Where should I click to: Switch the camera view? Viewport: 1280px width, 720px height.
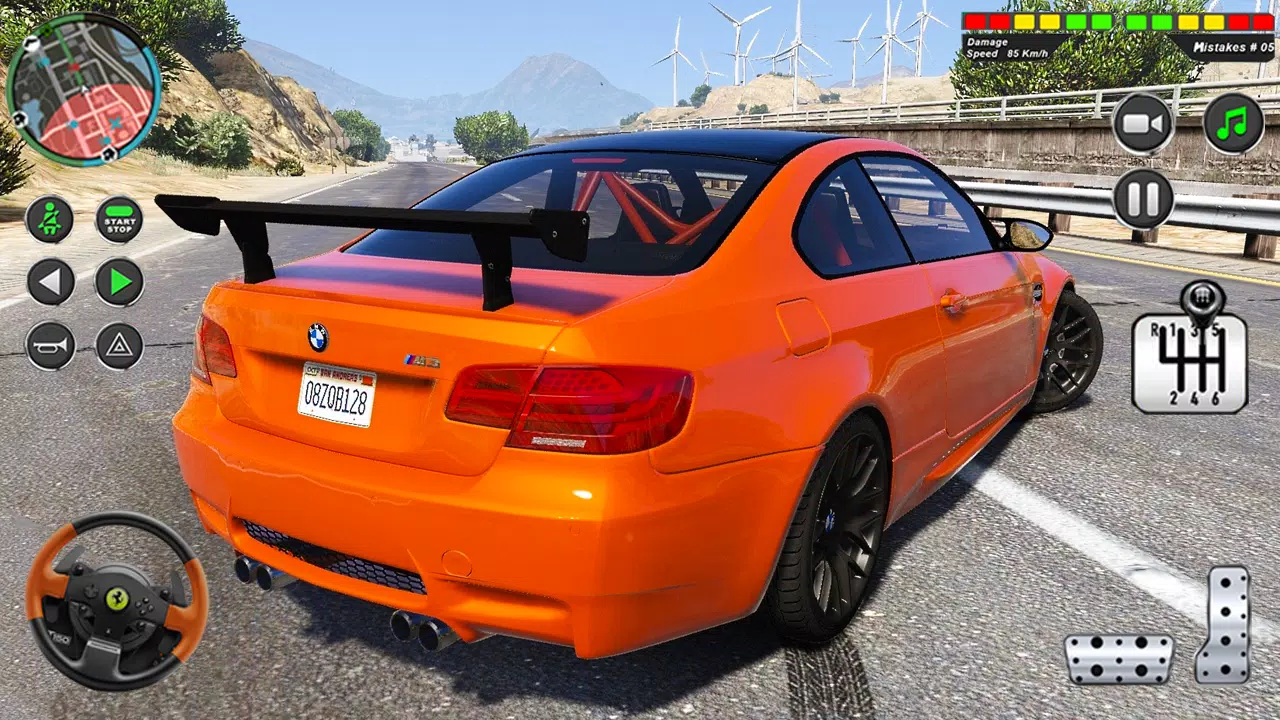(1143, 124)
